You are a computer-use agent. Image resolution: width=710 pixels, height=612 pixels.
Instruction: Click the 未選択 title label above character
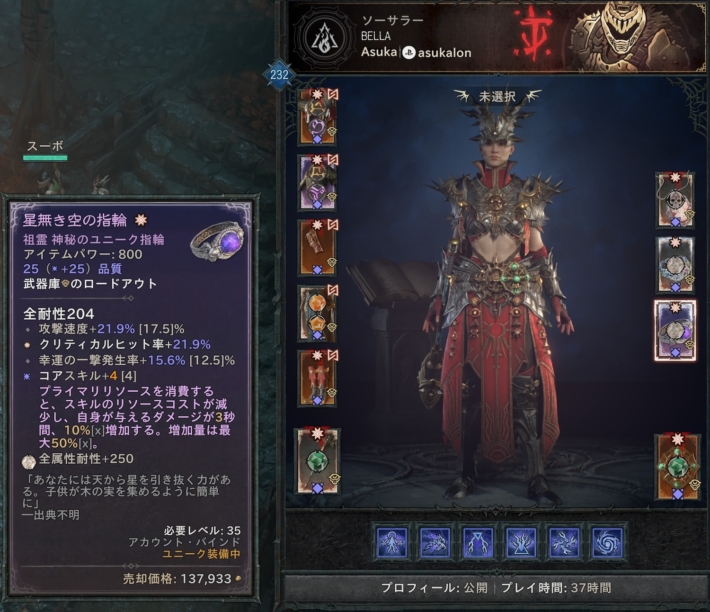coord(497,96)
